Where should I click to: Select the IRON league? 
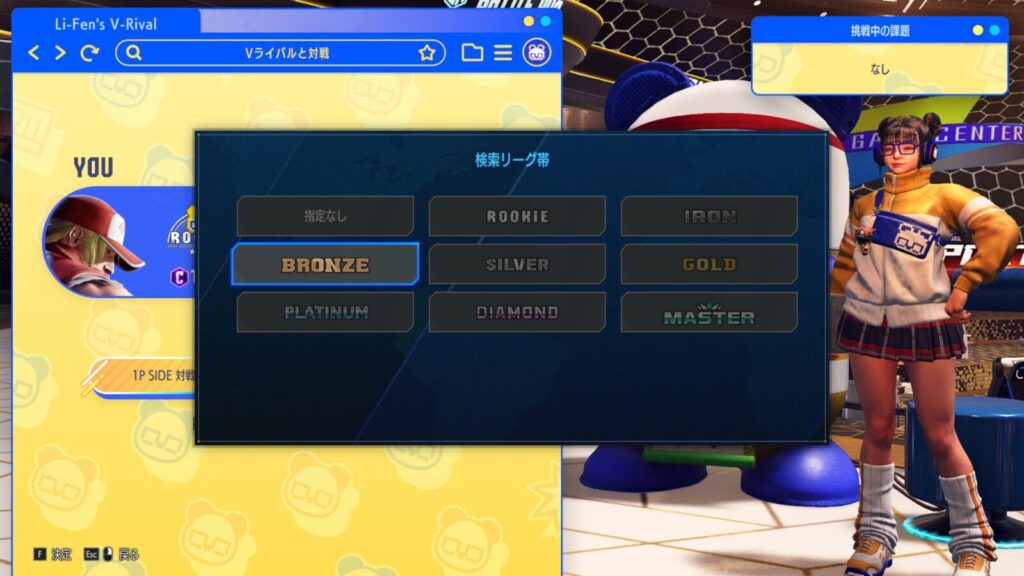[709, 216]
